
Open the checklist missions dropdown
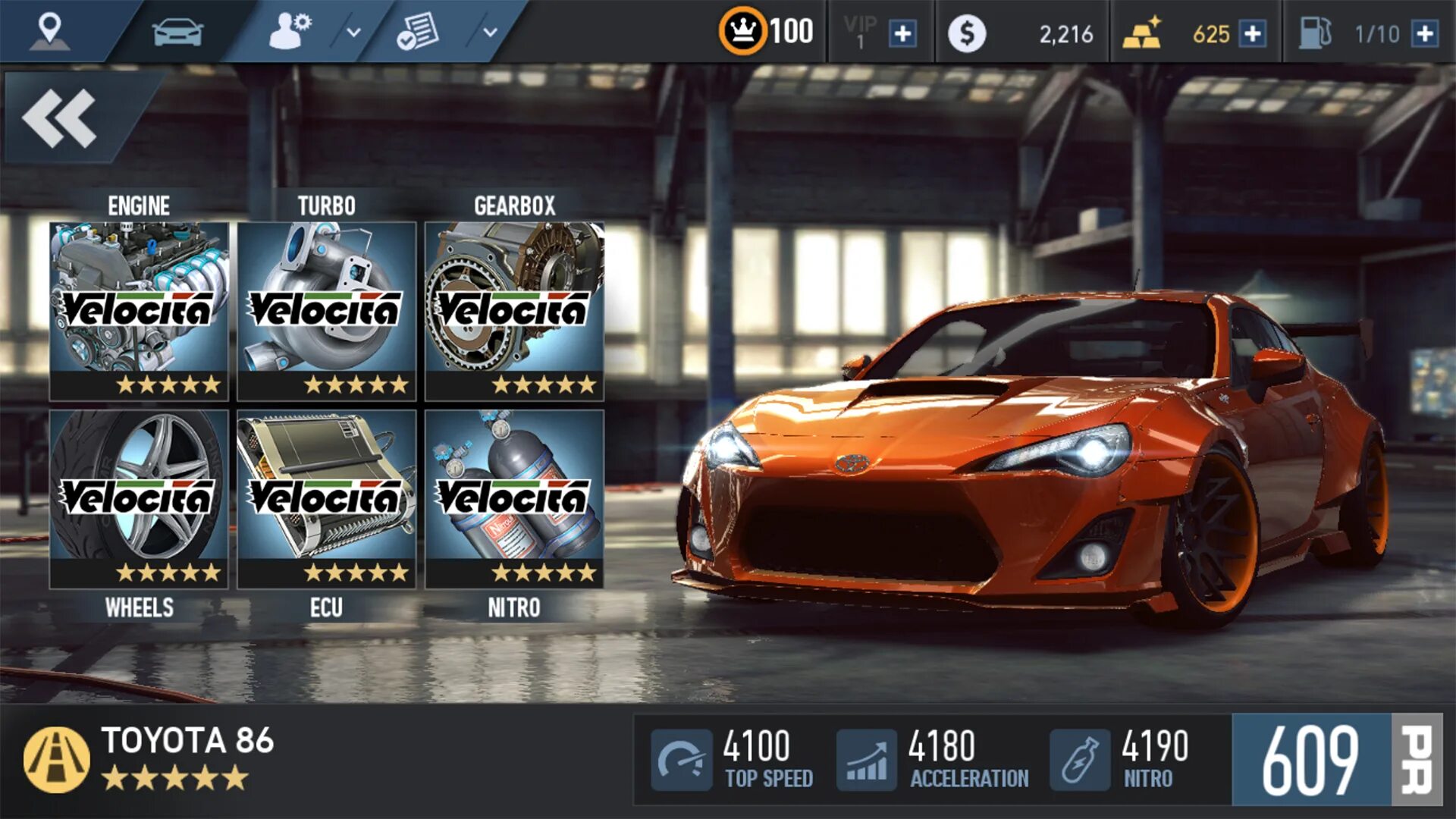pyautogui.click(x=490, y=33)
